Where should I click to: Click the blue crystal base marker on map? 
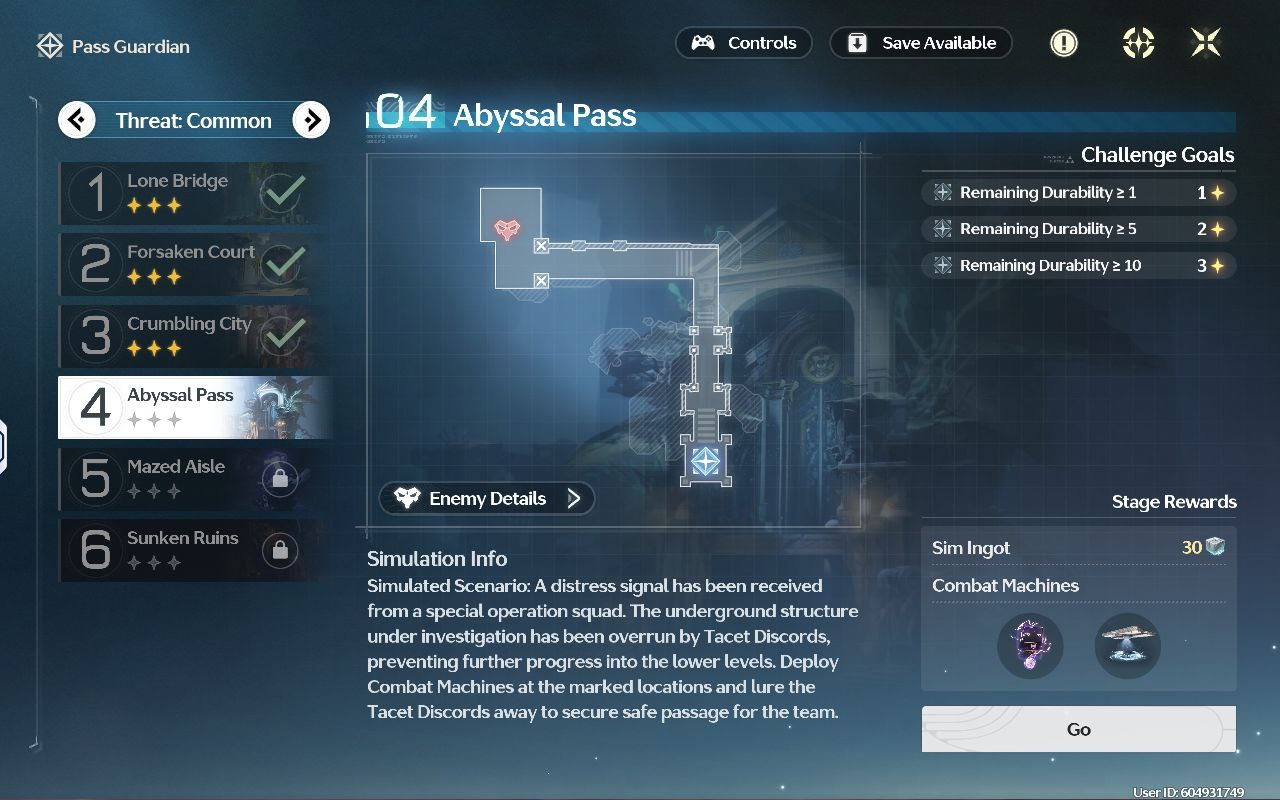706,461
